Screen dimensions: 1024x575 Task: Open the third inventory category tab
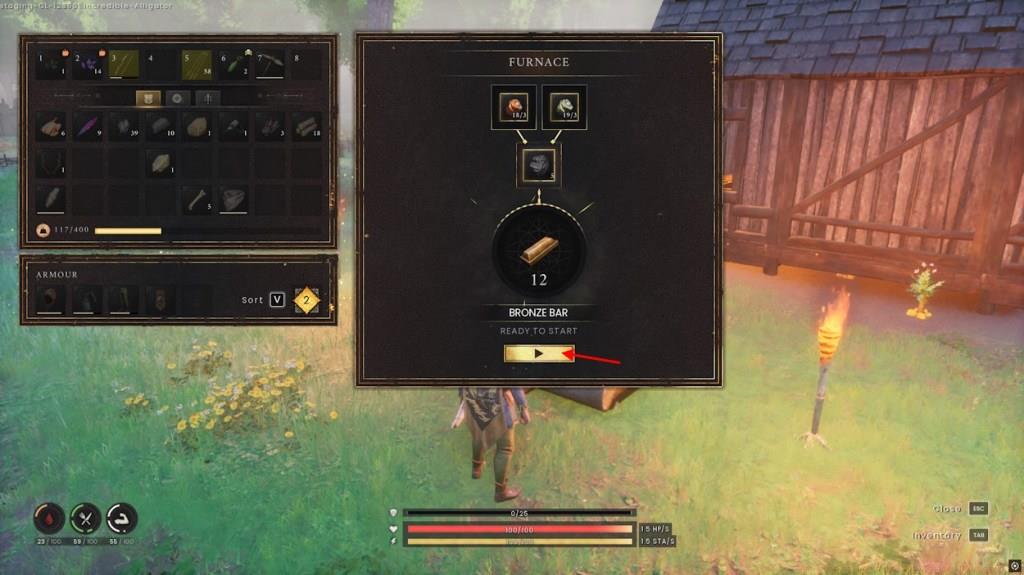pos(207,98)
